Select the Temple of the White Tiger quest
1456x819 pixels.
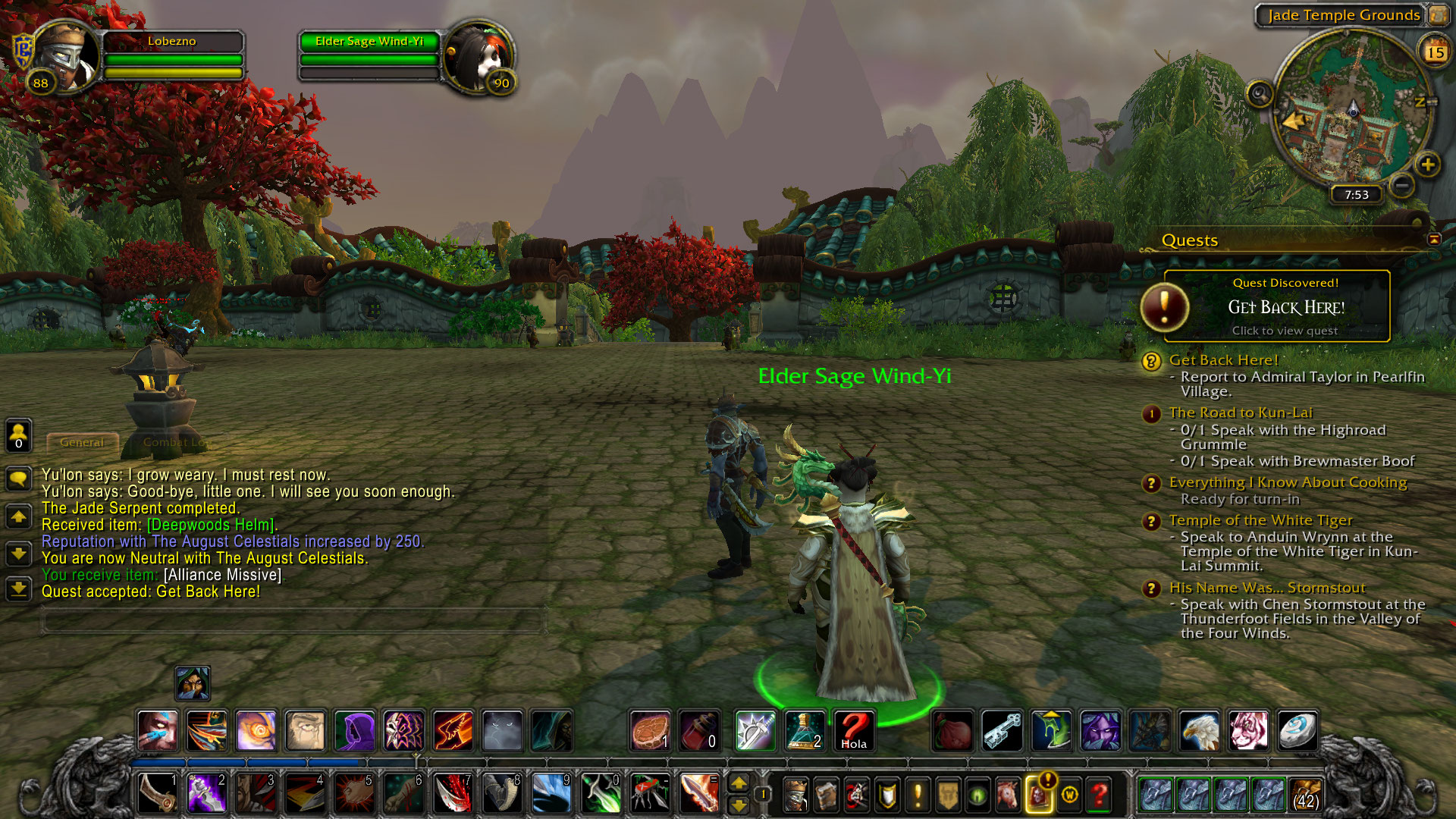pos(1260,520)
